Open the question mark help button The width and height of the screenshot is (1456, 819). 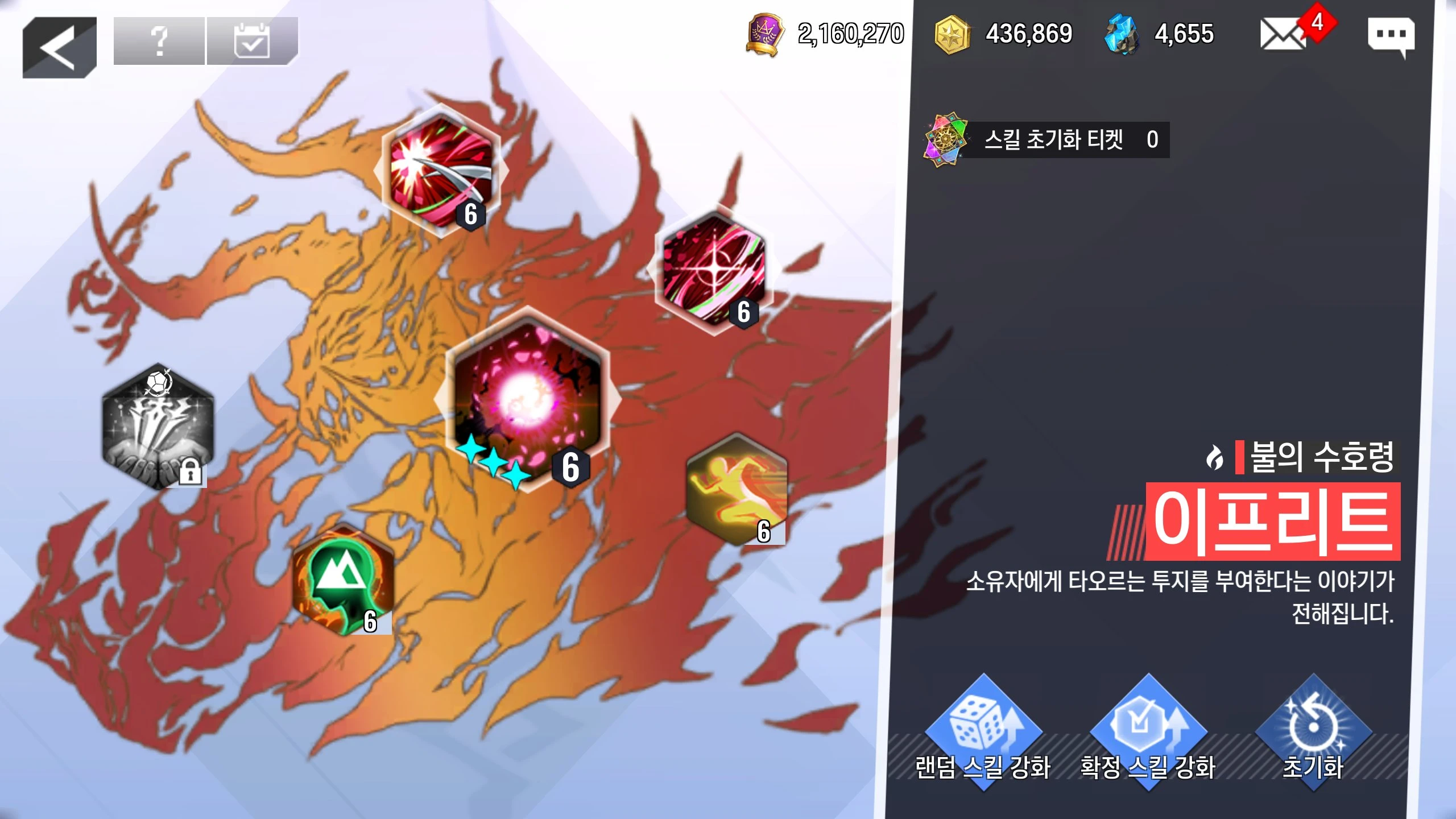(x=159, y=41)
